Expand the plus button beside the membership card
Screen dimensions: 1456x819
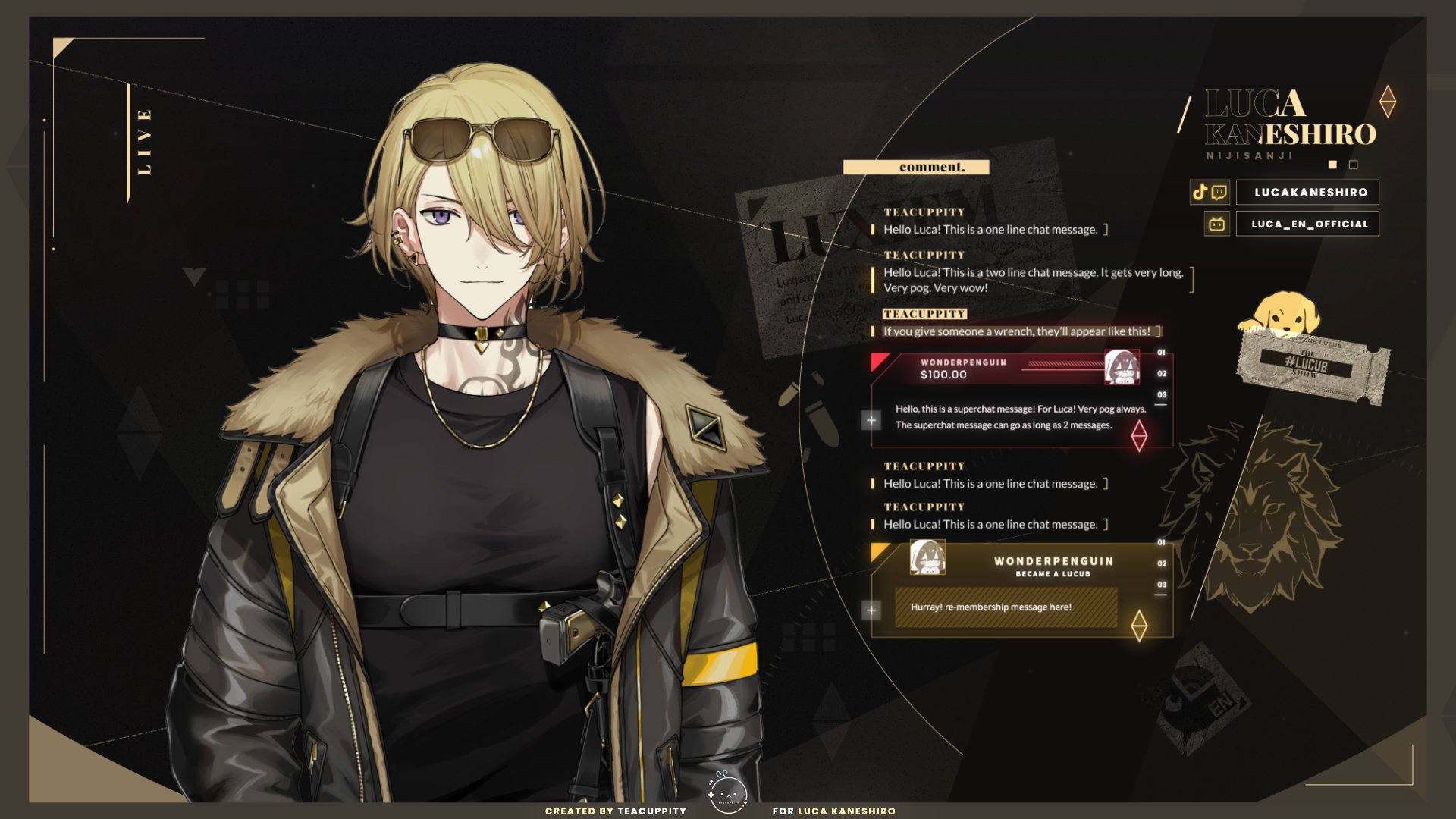click(x=871, y=610)
